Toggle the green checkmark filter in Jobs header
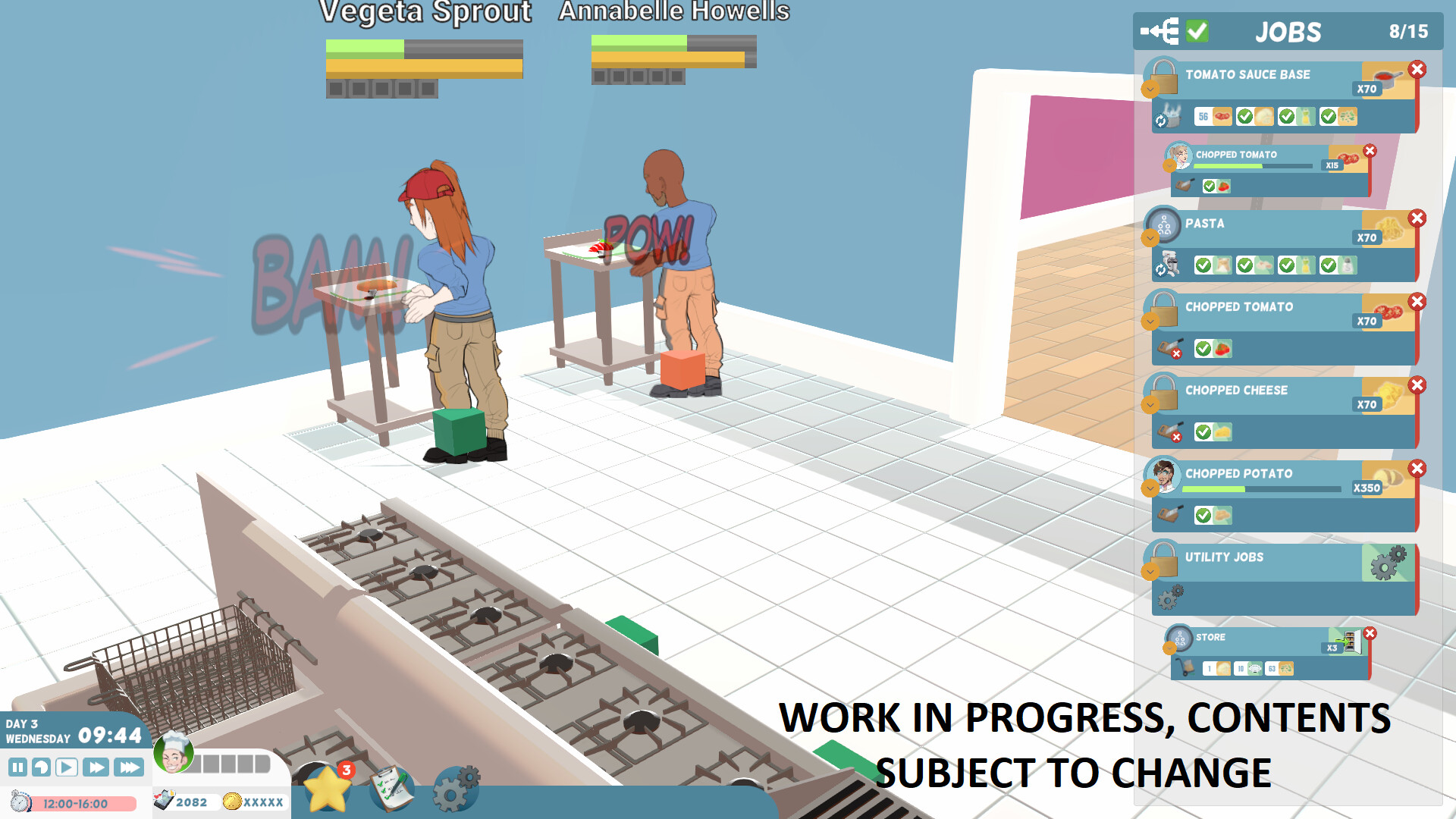 pos(1197,32)
